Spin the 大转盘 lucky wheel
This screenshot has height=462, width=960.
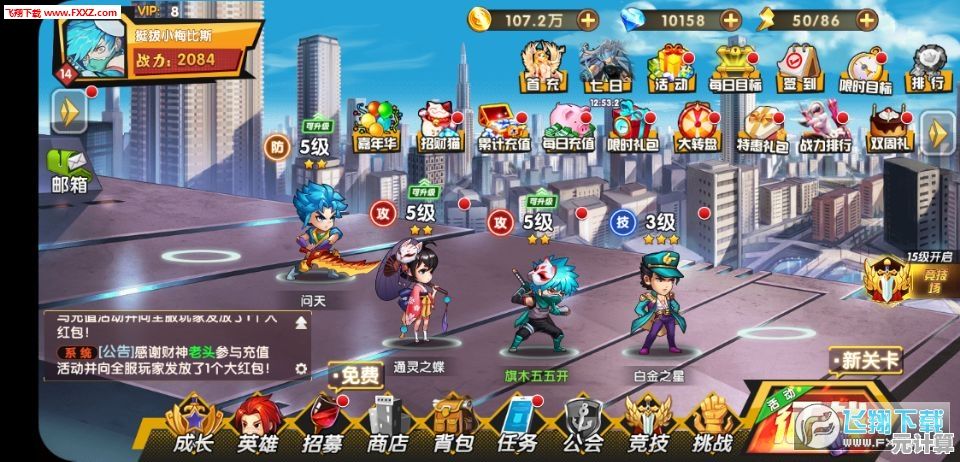click(x=697, y=127)
